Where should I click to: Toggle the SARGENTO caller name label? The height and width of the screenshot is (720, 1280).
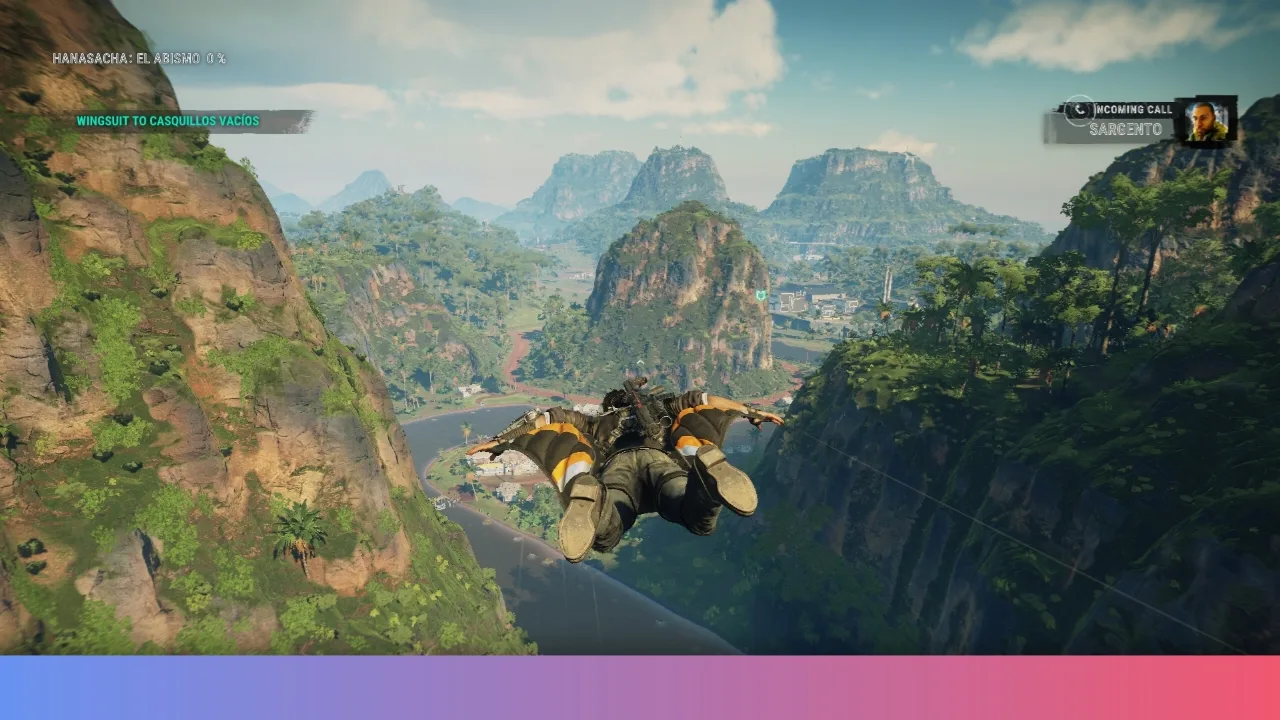(1125, 127)
